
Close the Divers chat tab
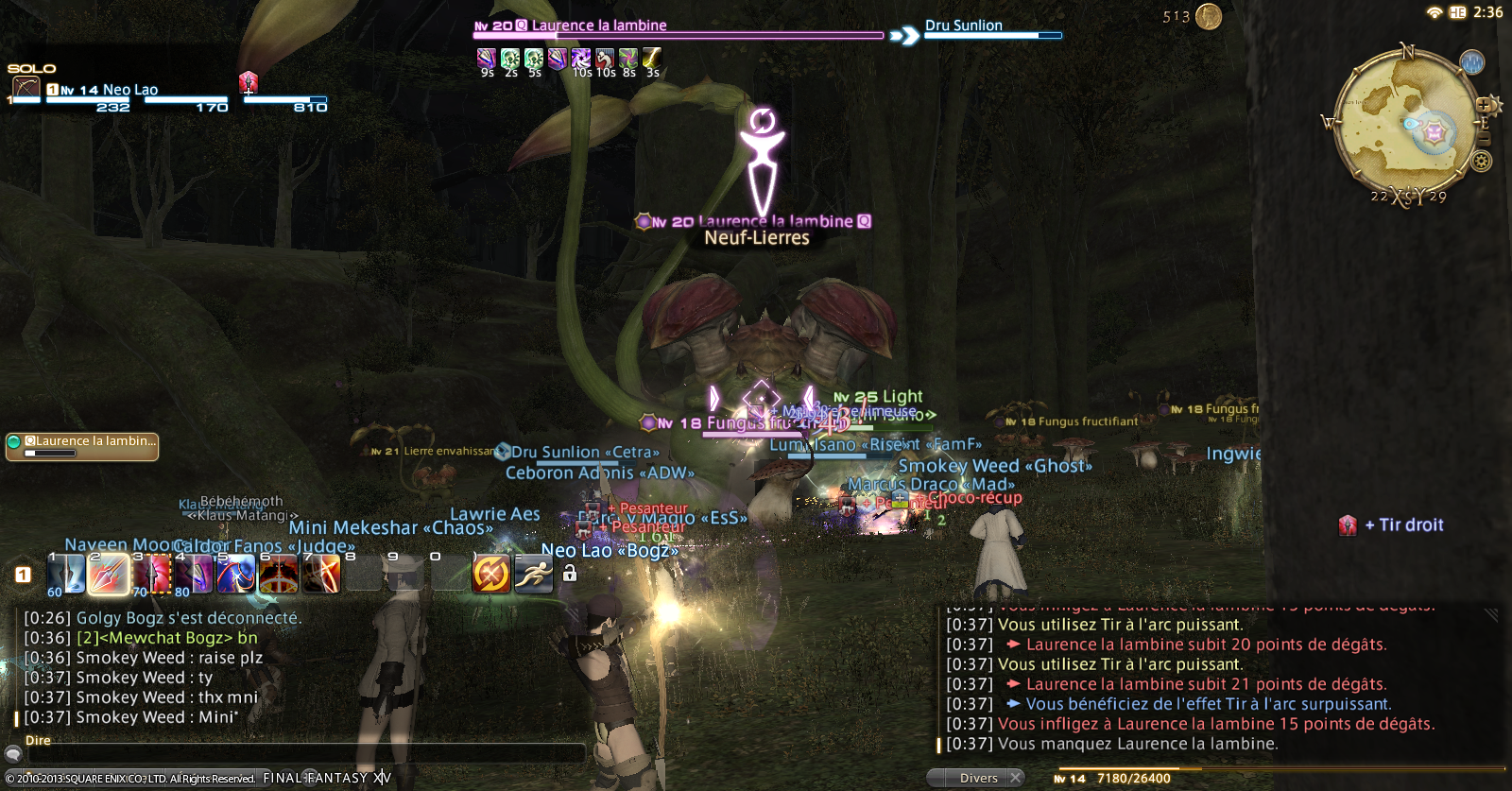point(1016,778)
